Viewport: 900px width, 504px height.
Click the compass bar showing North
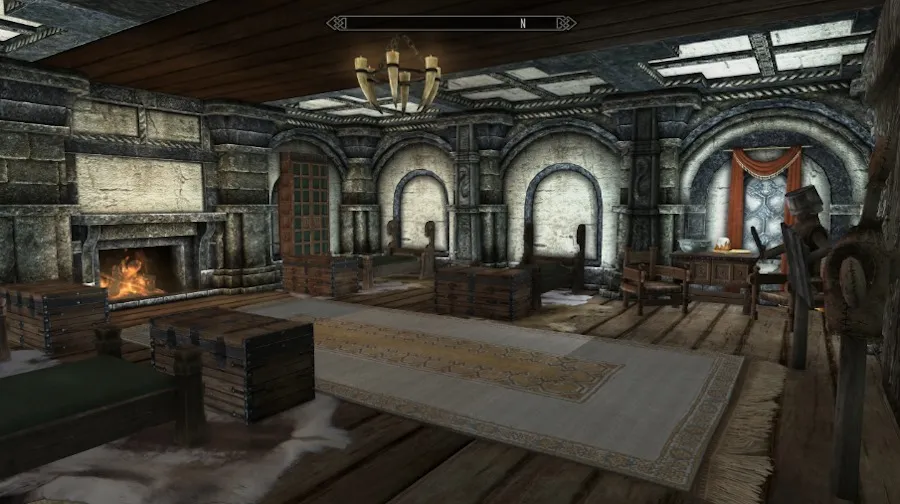point(449,22)
